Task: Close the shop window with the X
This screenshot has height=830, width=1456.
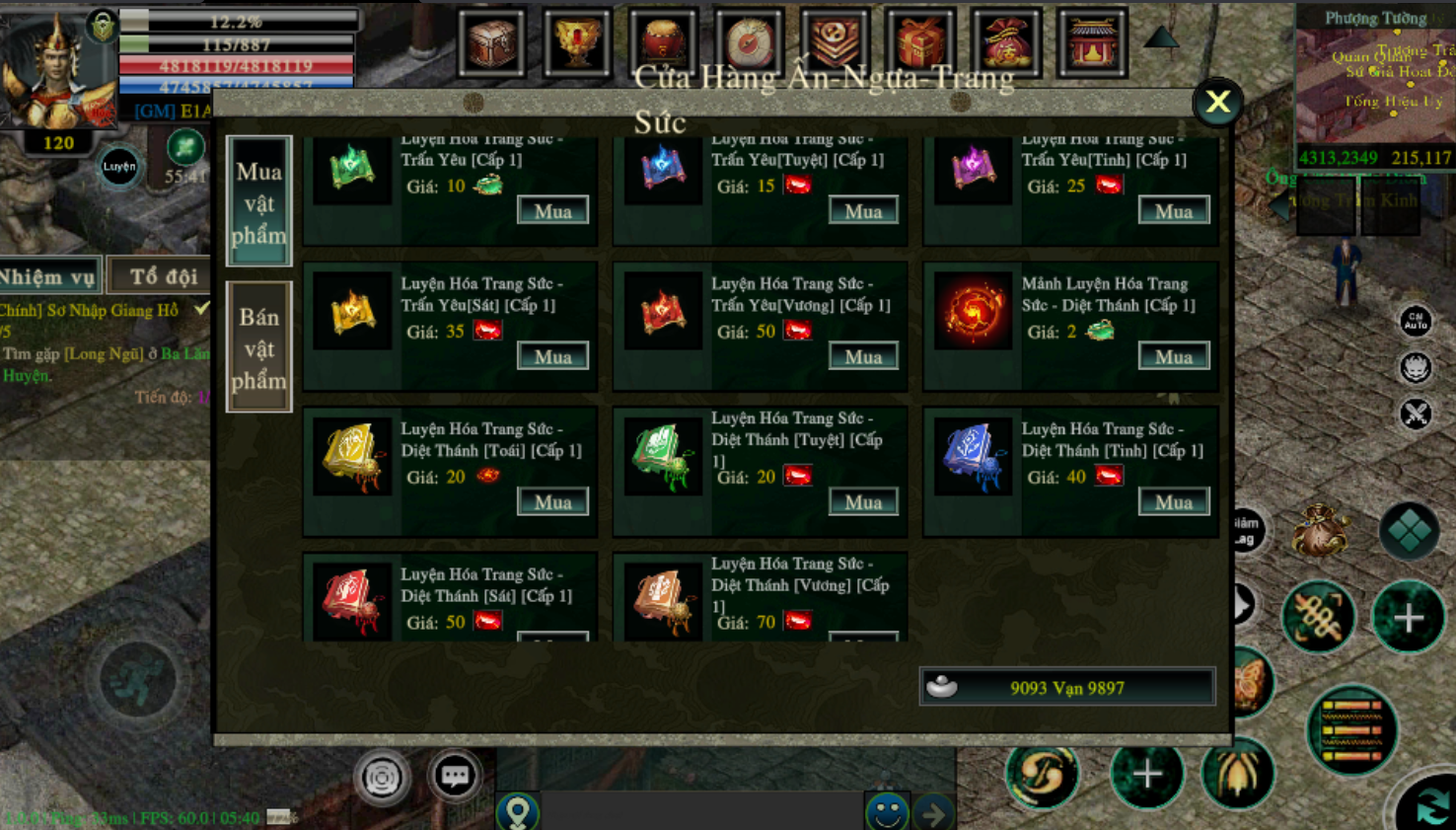Action: coord(1217,102)
